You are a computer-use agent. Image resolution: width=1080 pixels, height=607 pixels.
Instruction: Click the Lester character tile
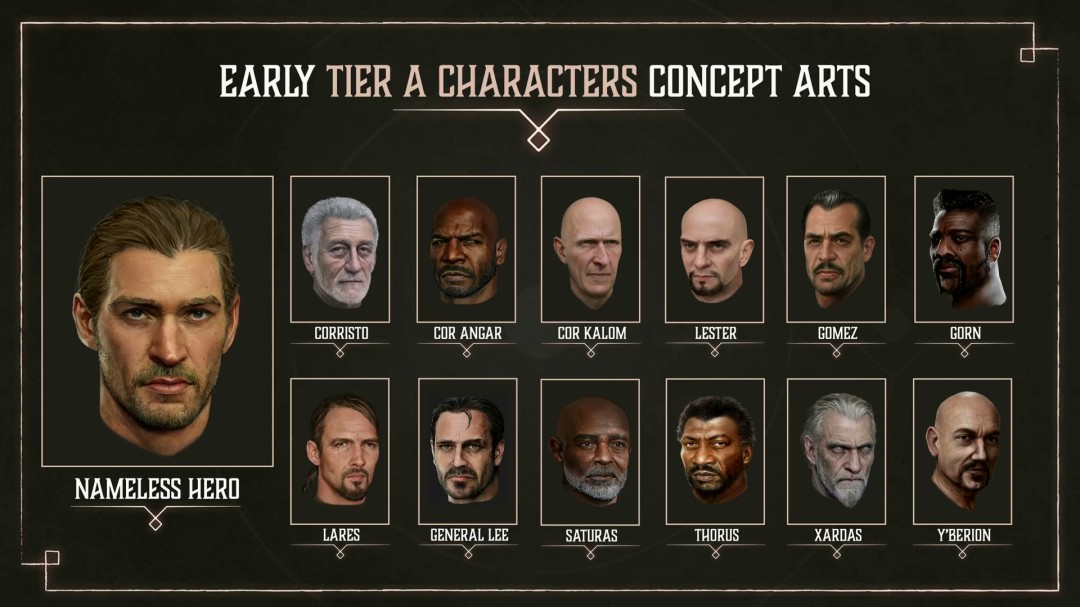point(714,249)
